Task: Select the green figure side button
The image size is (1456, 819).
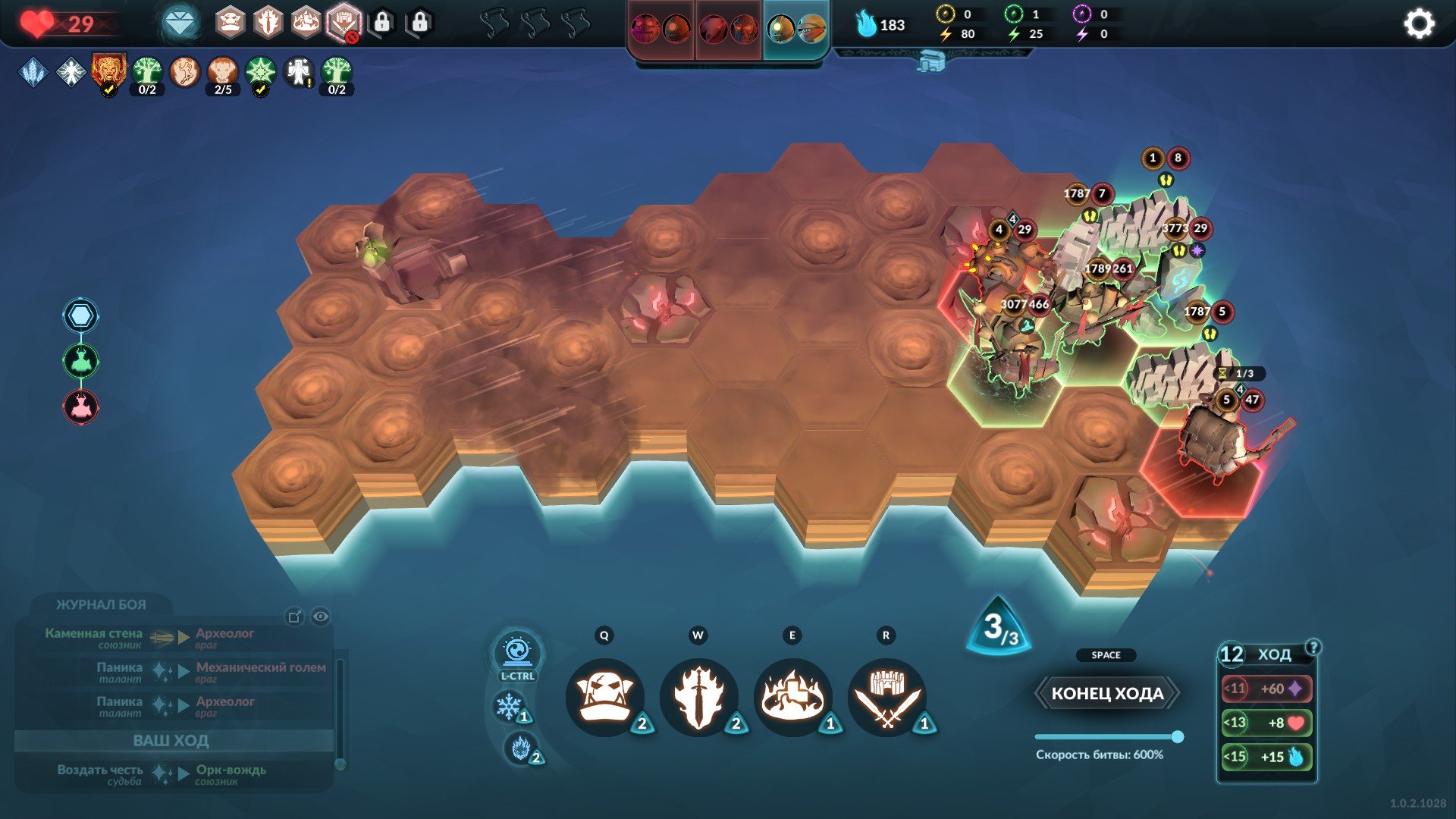Action: [80, 361]
